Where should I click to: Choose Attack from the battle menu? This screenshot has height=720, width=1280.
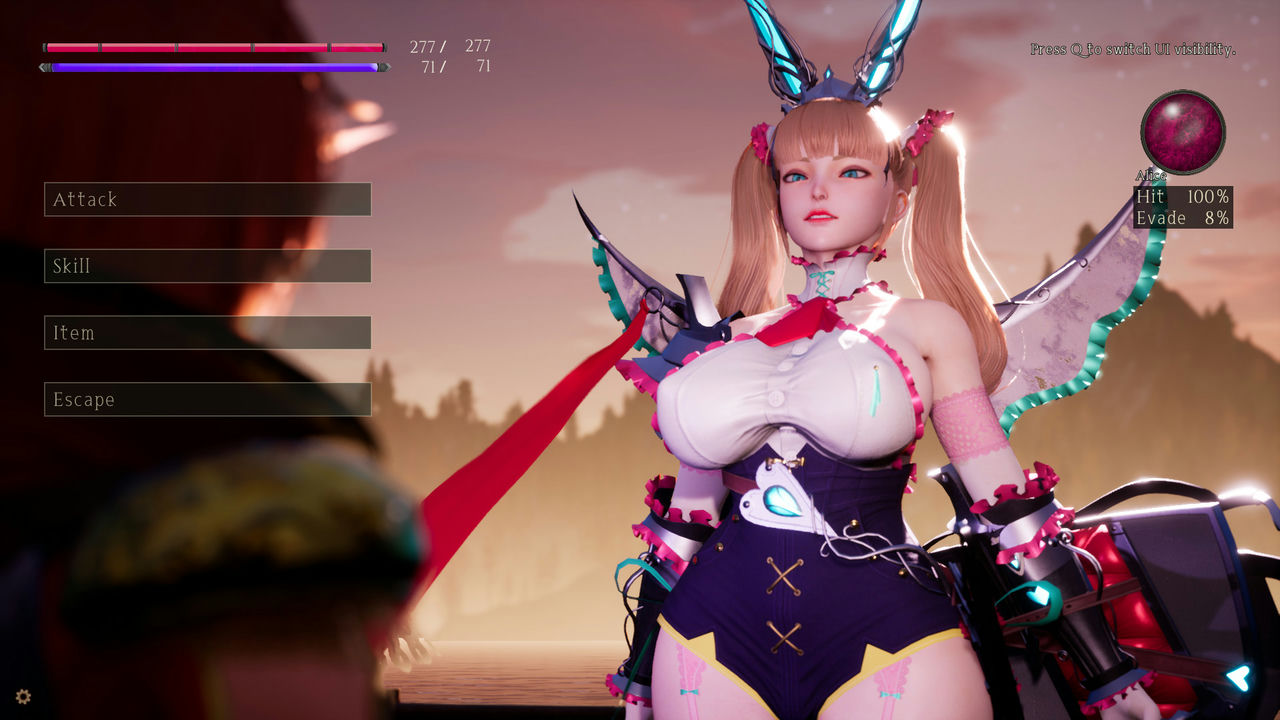point(206,200)
